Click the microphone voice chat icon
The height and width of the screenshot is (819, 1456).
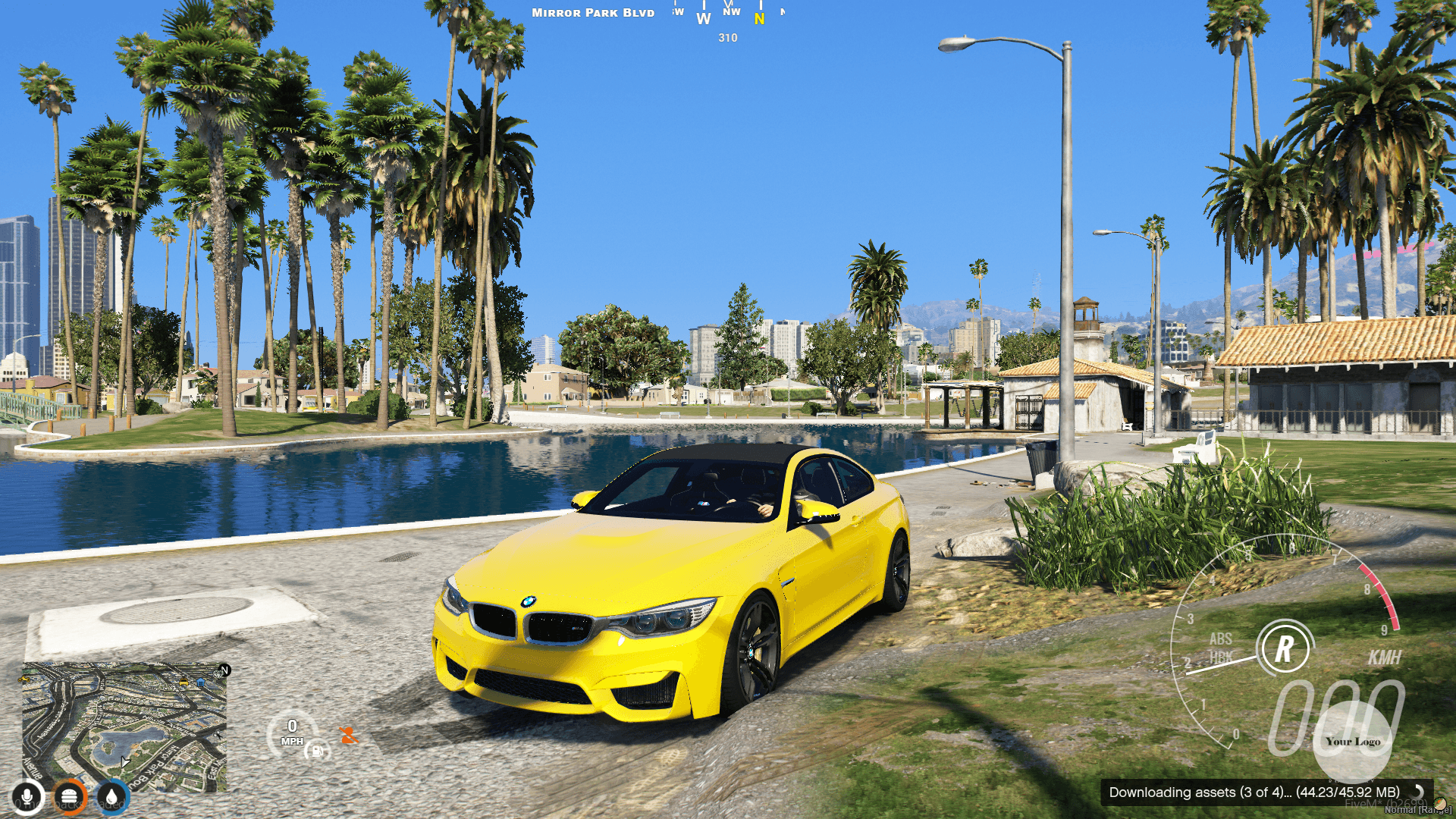(29, 795)
